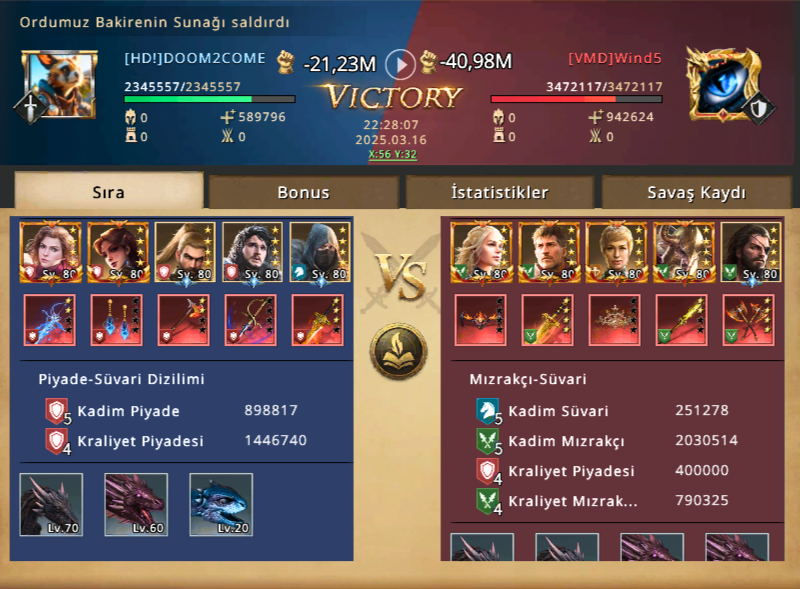
Task: Select the Kadim Süvari troop row
Action: coord(610,410)
